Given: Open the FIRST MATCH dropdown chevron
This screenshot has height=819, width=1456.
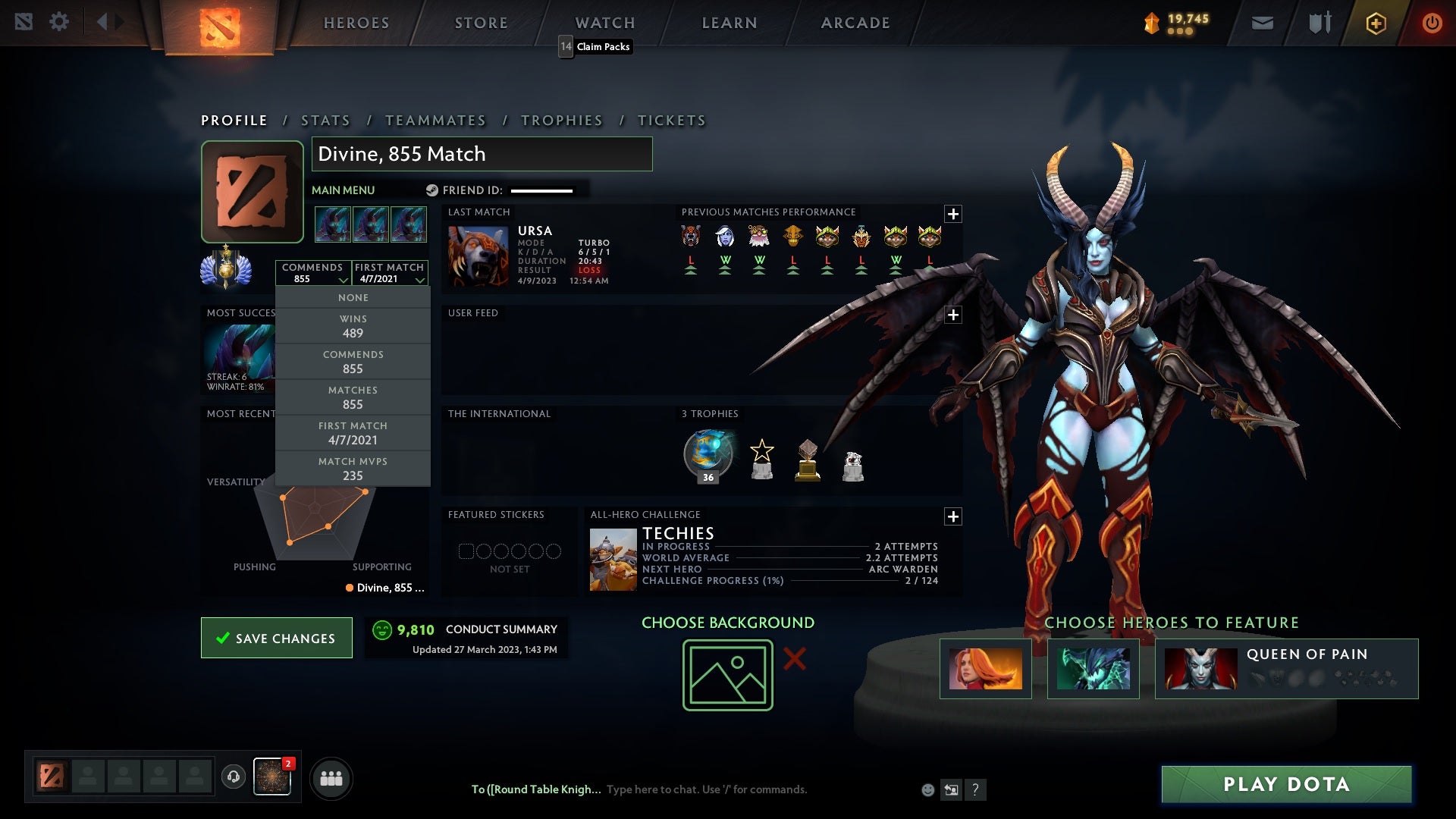Looking at the screenshot, I should (422, 278).
